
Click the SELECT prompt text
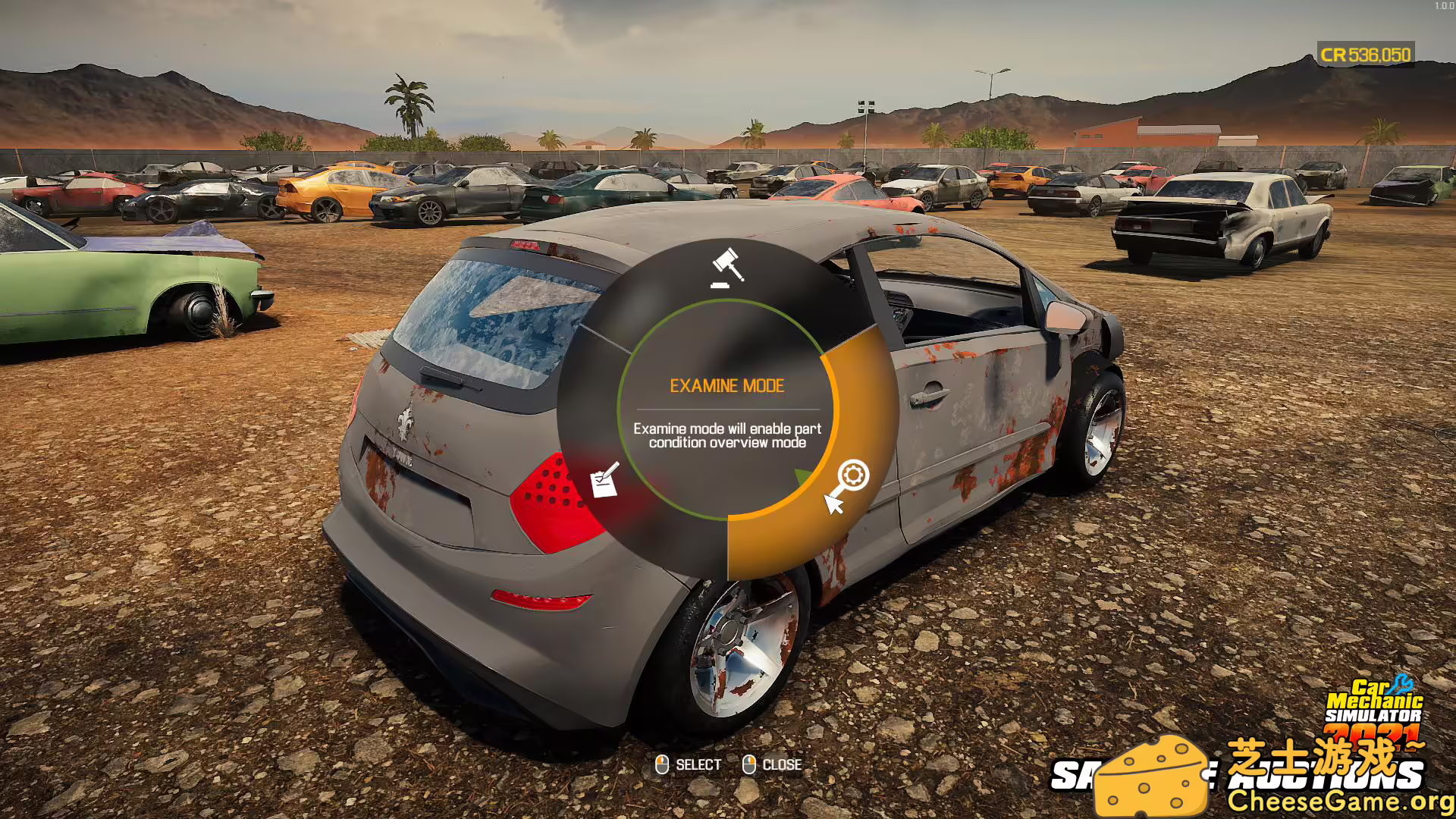699,764
